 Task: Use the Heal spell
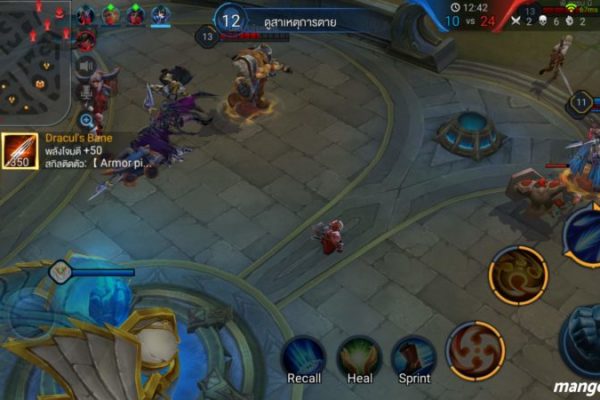click(x=359, y=357)
